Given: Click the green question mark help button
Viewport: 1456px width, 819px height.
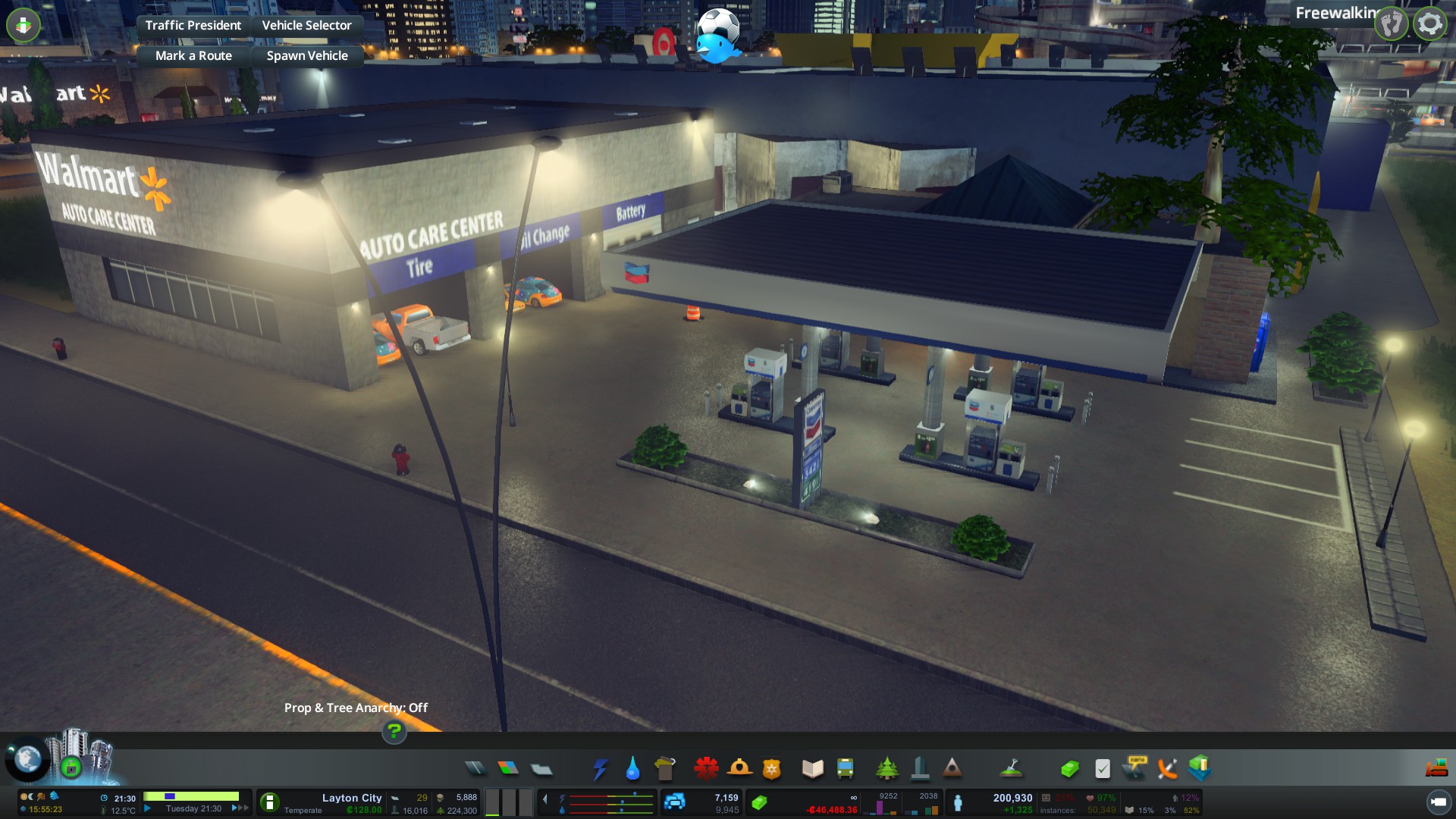Looking at the screenshot, I should click(x=394, y=731).
